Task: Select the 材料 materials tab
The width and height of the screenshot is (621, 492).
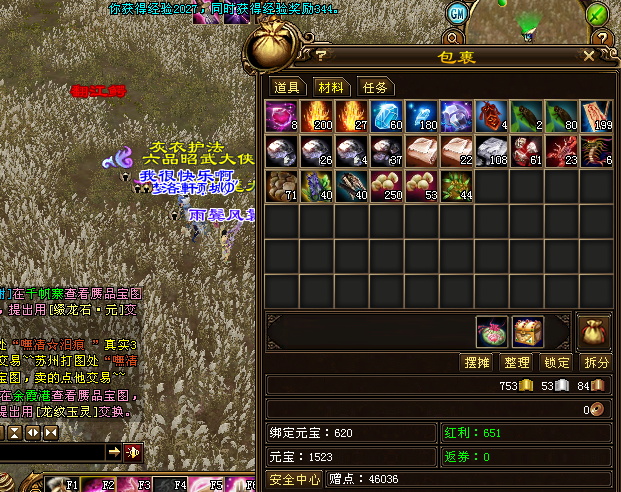Action: (330, 87)
